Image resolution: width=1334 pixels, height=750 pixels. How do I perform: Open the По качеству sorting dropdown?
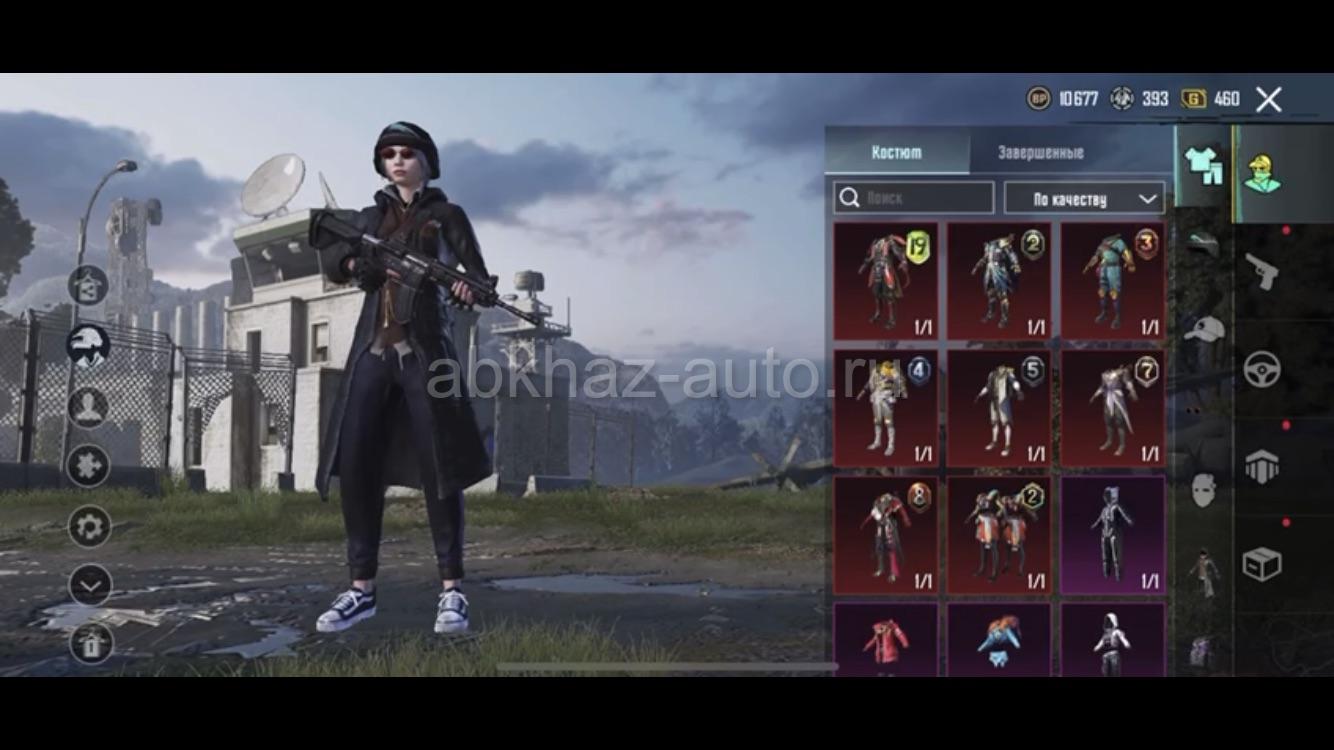click(1084, 198)
